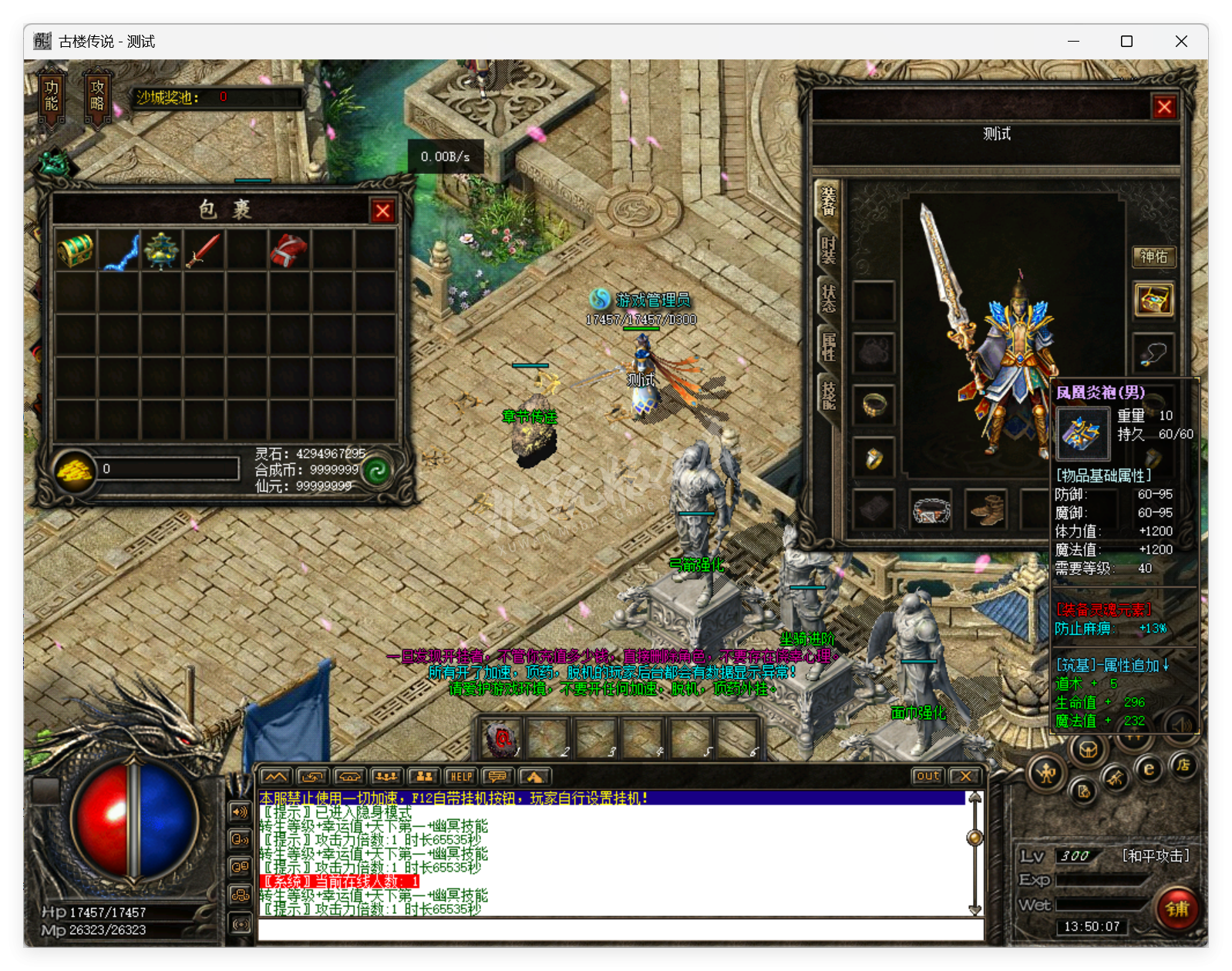Click the chat window vertical scrollbar
The image size is (1232, 971).
pyautogui.click(x=973, y=836)
